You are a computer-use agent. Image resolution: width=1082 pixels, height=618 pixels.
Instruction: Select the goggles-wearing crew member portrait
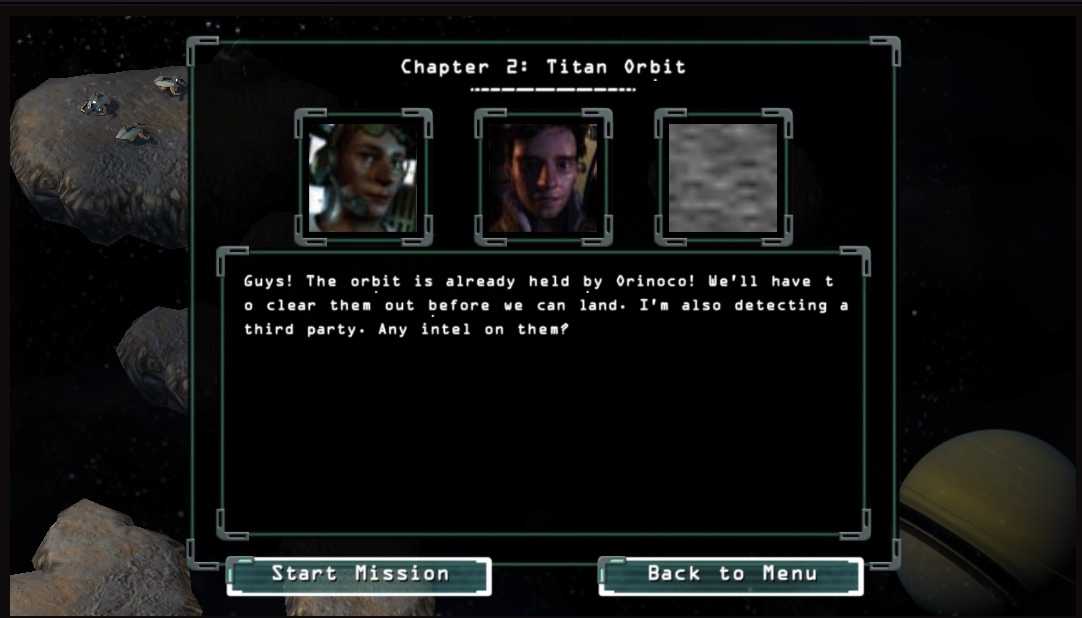363,178
